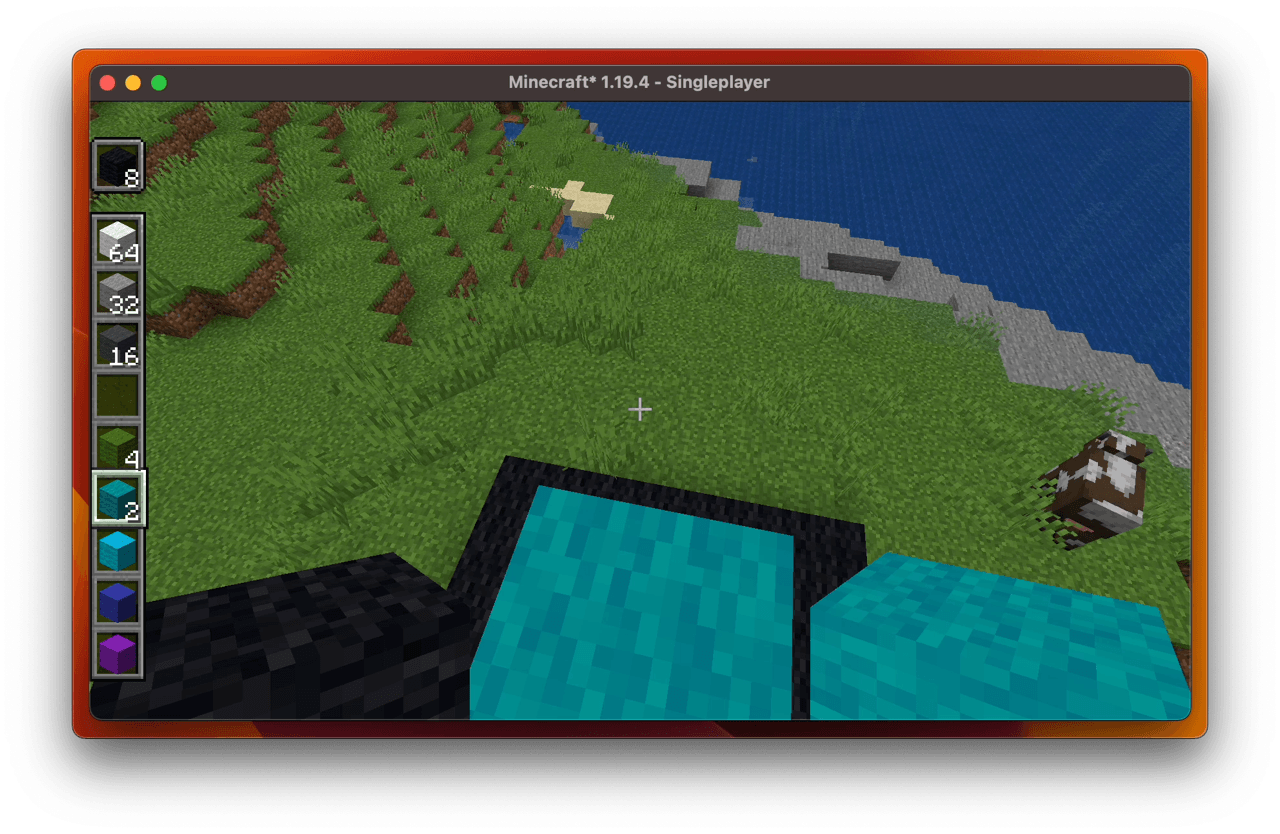Select the light gray block stack of 32
The image size is (1280, 834).
tap(118, 291)
